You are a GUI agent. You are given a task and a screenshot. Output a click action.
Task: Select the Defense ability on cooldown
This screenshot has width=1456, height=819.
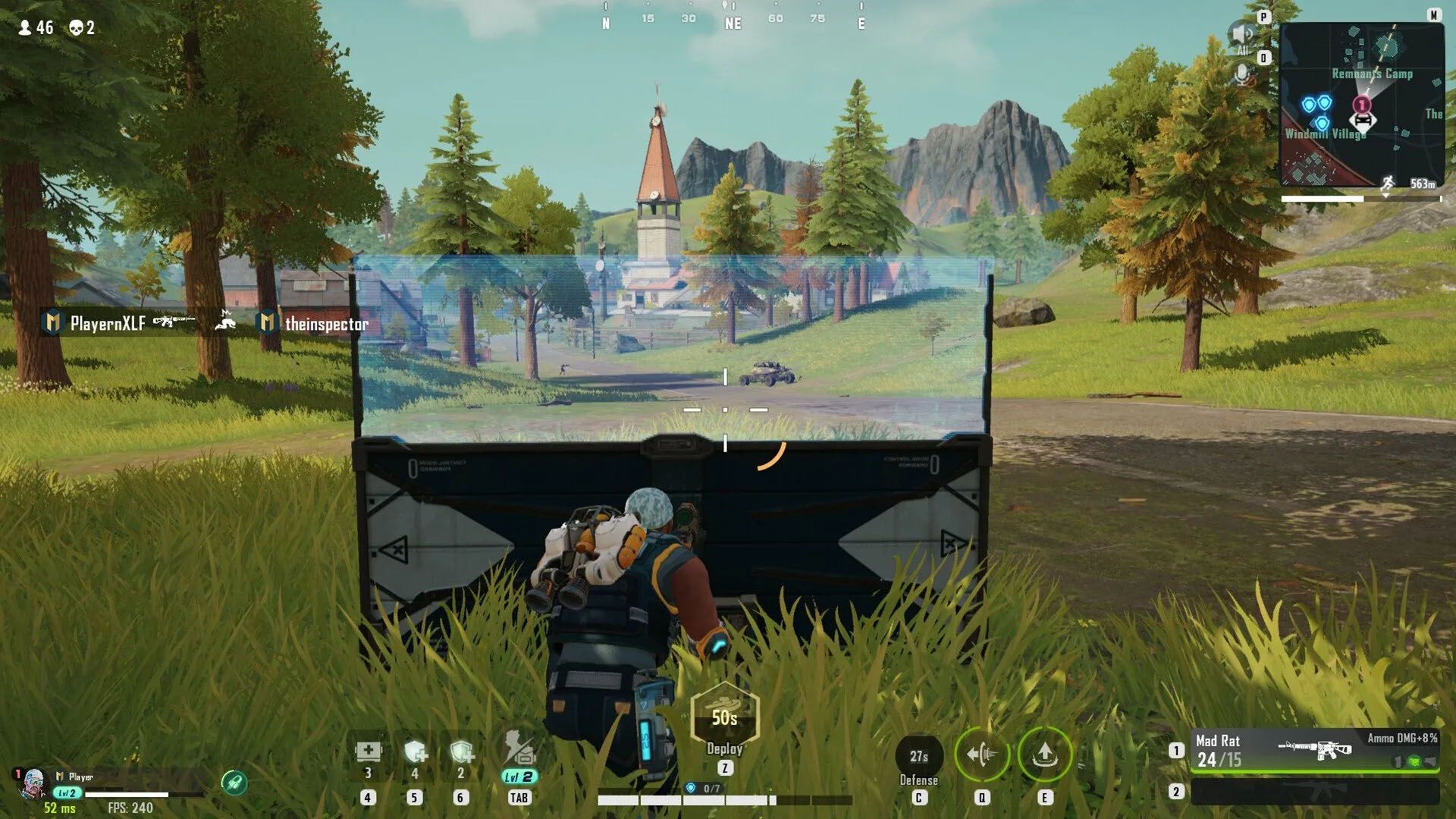click(x=918, y=757)
